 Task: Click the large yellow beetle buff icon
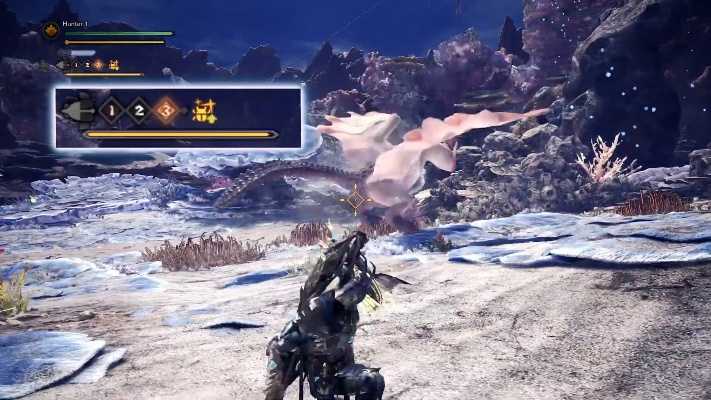pyautogui.click(x=205, y=108)
